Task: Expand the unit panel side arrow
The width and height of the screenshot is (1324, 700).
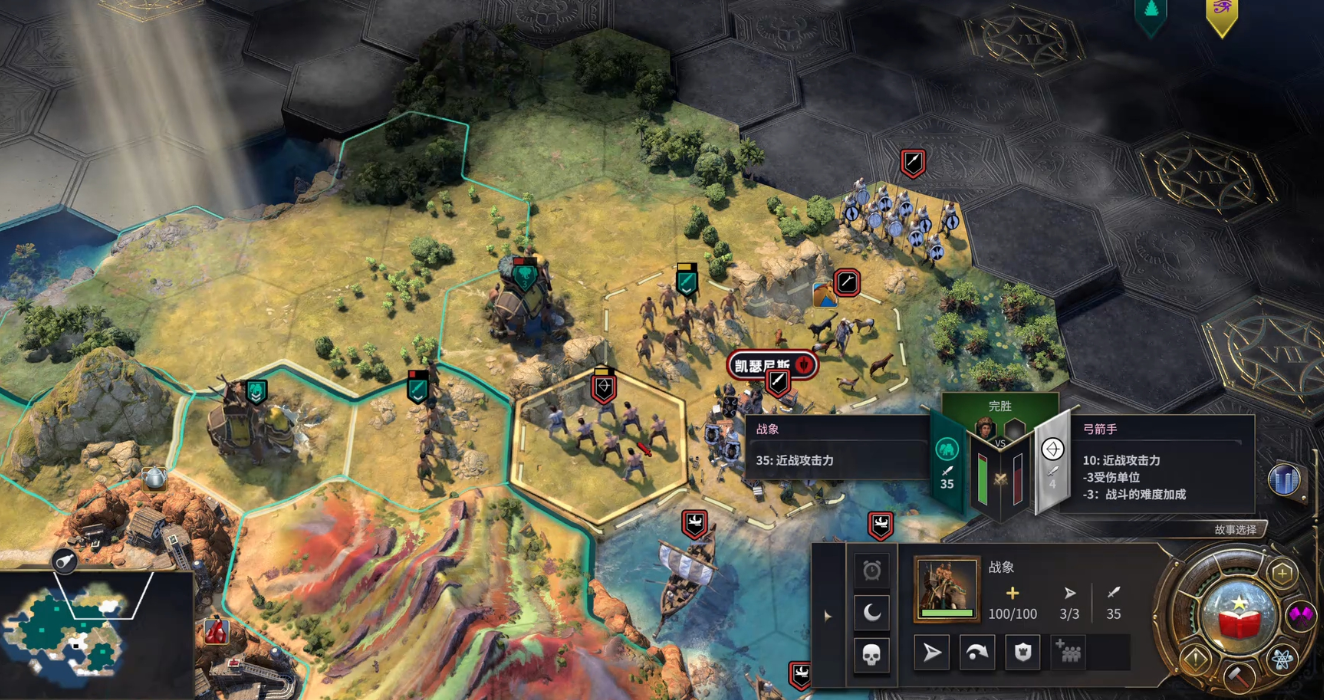Action: coord(827,616)
